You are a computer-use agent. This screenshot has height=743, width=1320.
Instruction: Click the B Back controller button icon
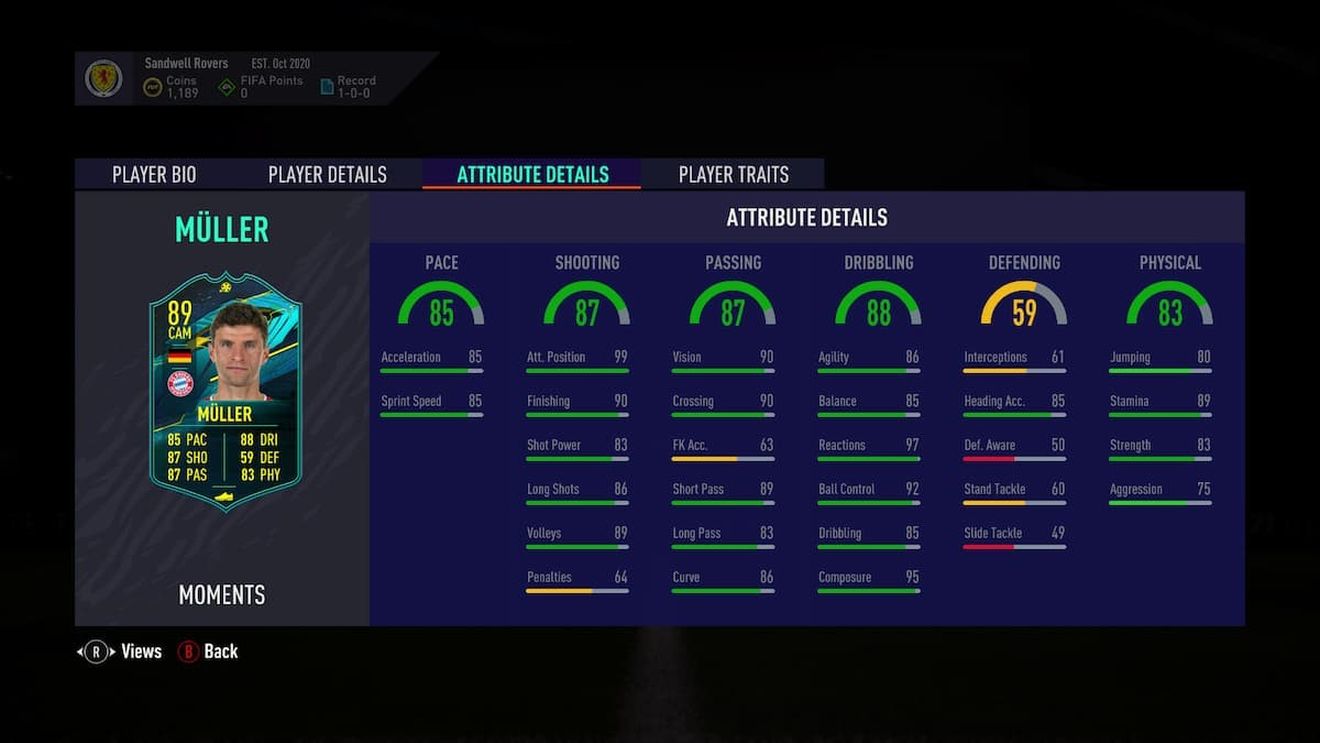pos(189,651)
